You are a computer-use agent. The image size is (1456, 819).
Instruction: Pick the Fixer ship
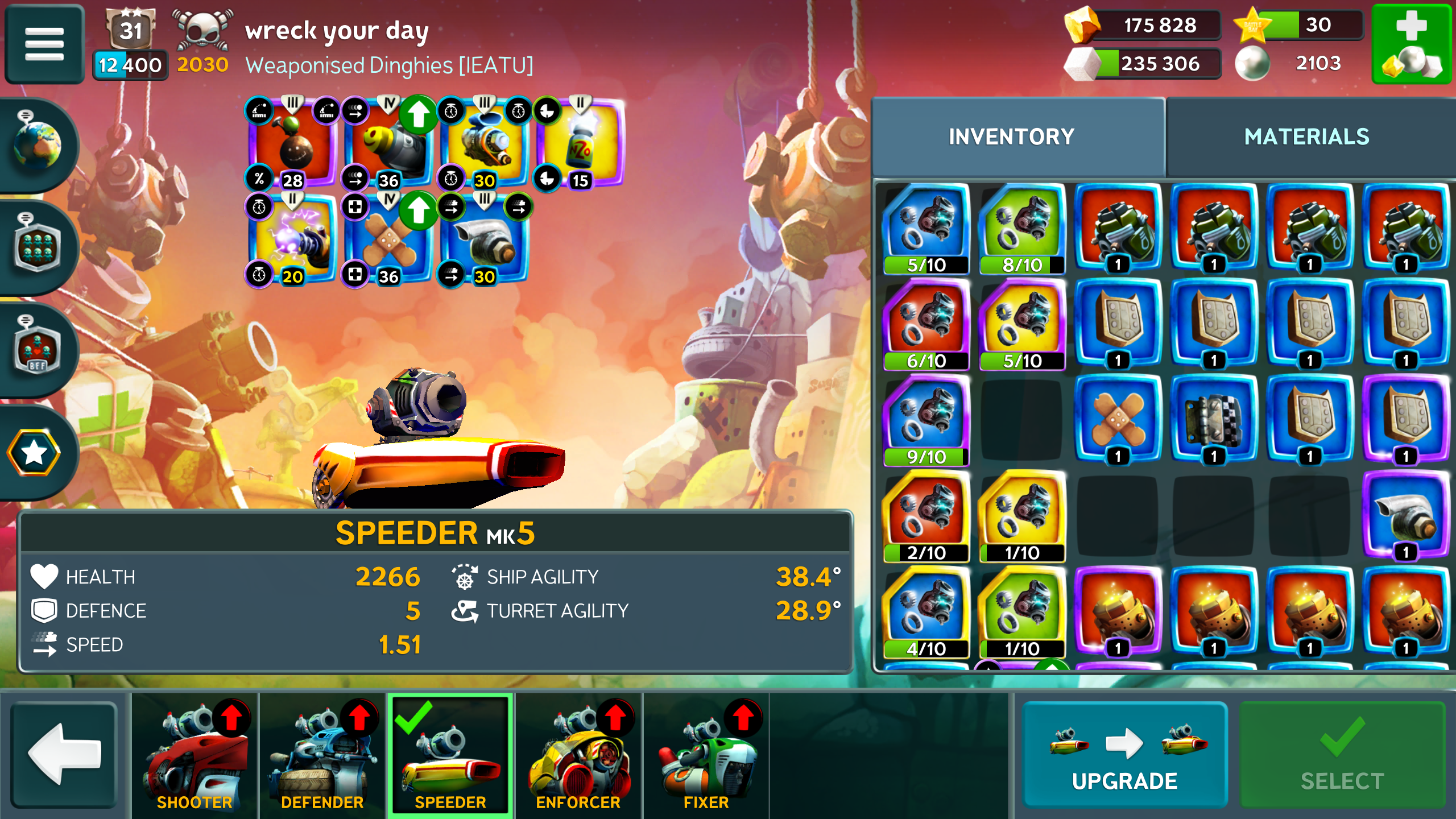coord(706,755)
